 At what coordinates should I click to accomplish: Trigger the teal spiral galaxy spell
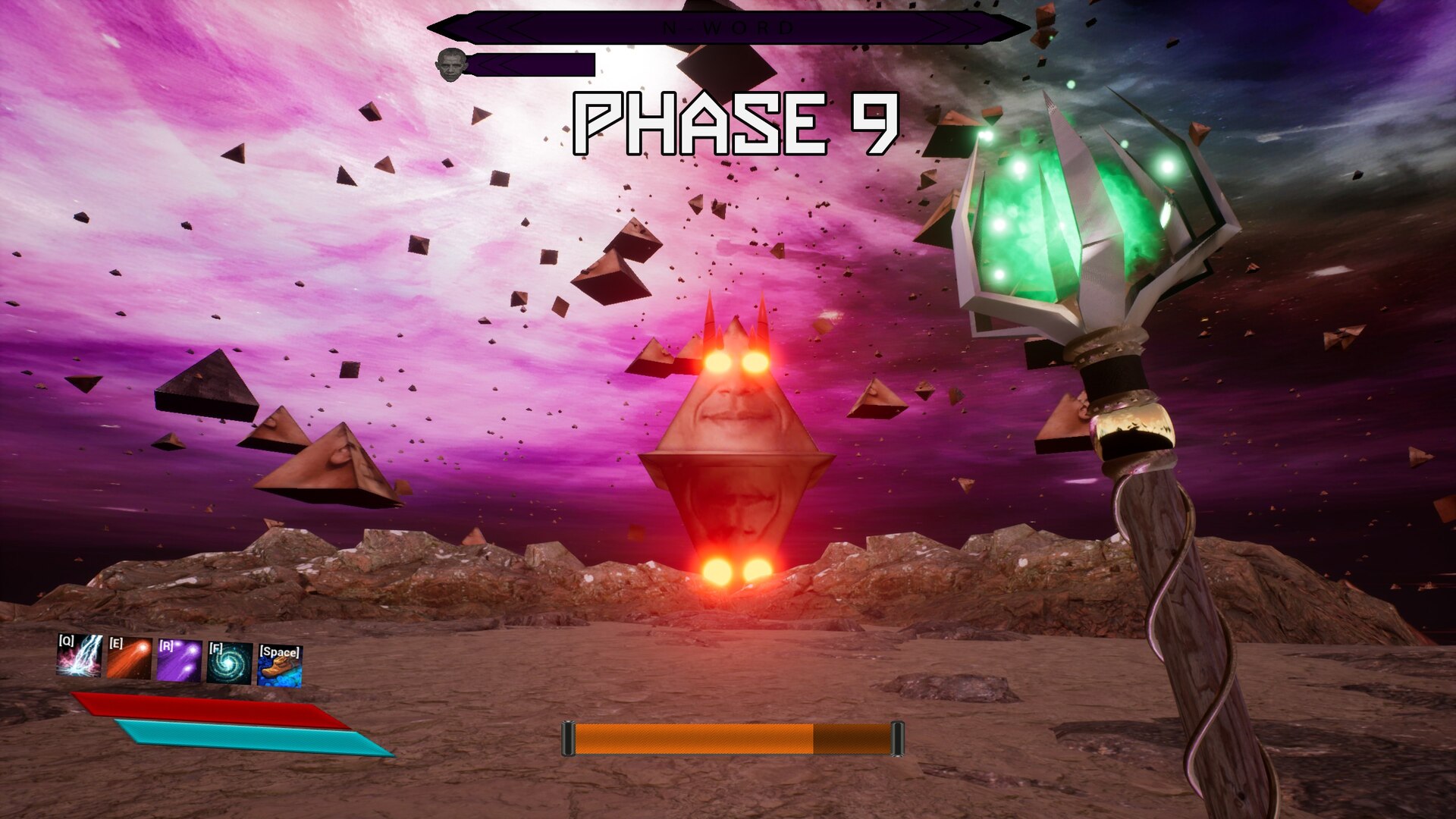[x=229, y=664]
